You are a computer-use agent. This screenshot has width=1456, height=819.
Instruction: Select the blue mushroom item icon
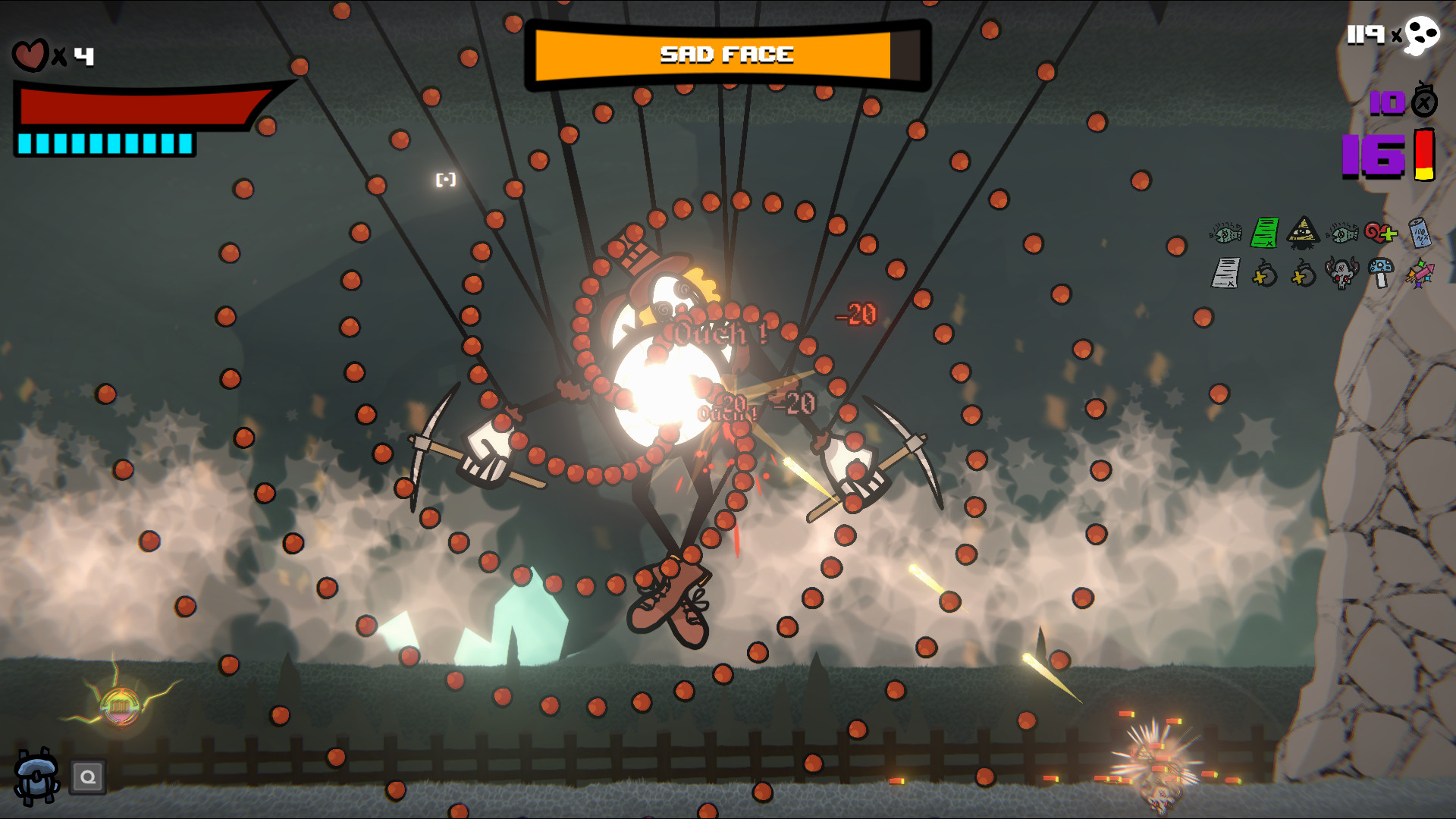[x=1382, y=273]
